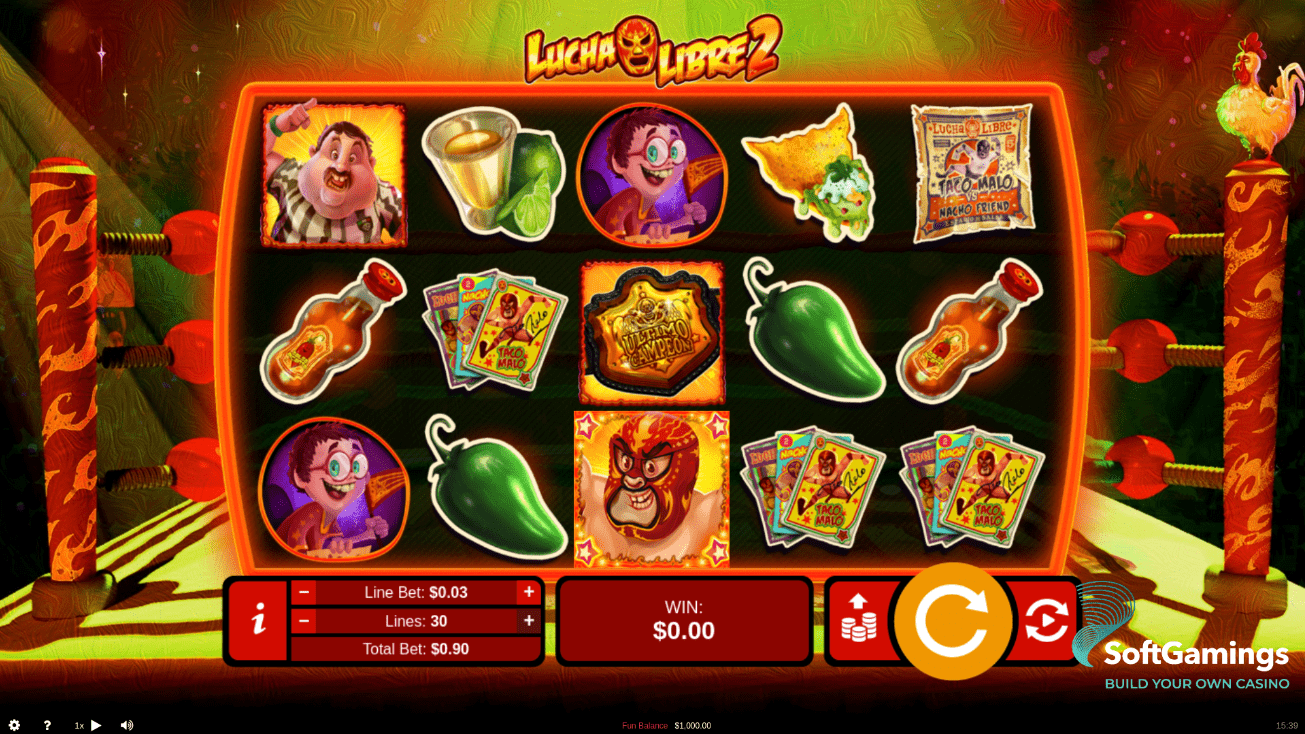Open the paytable info icon
The width and height of the screenshot is (1305, 734).
257,620
